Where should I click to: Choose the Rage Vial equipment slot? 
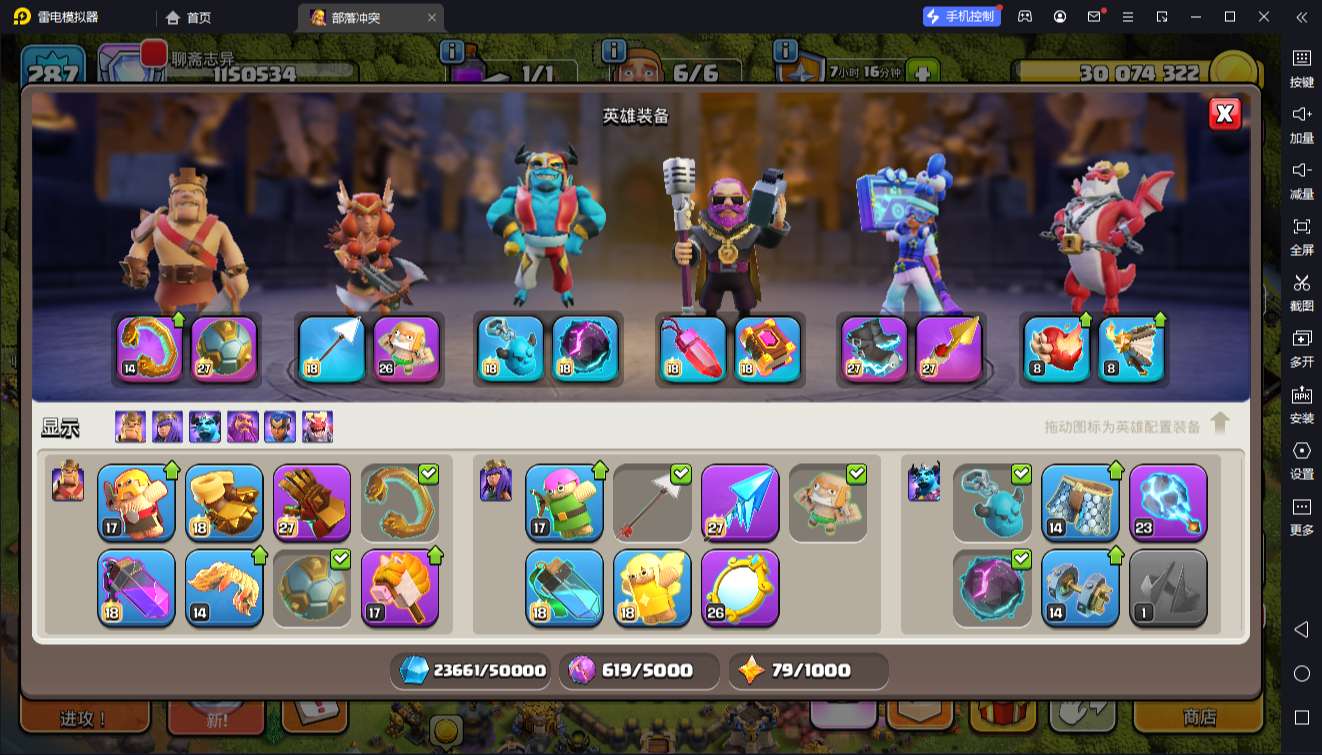[x=136, y=588]
